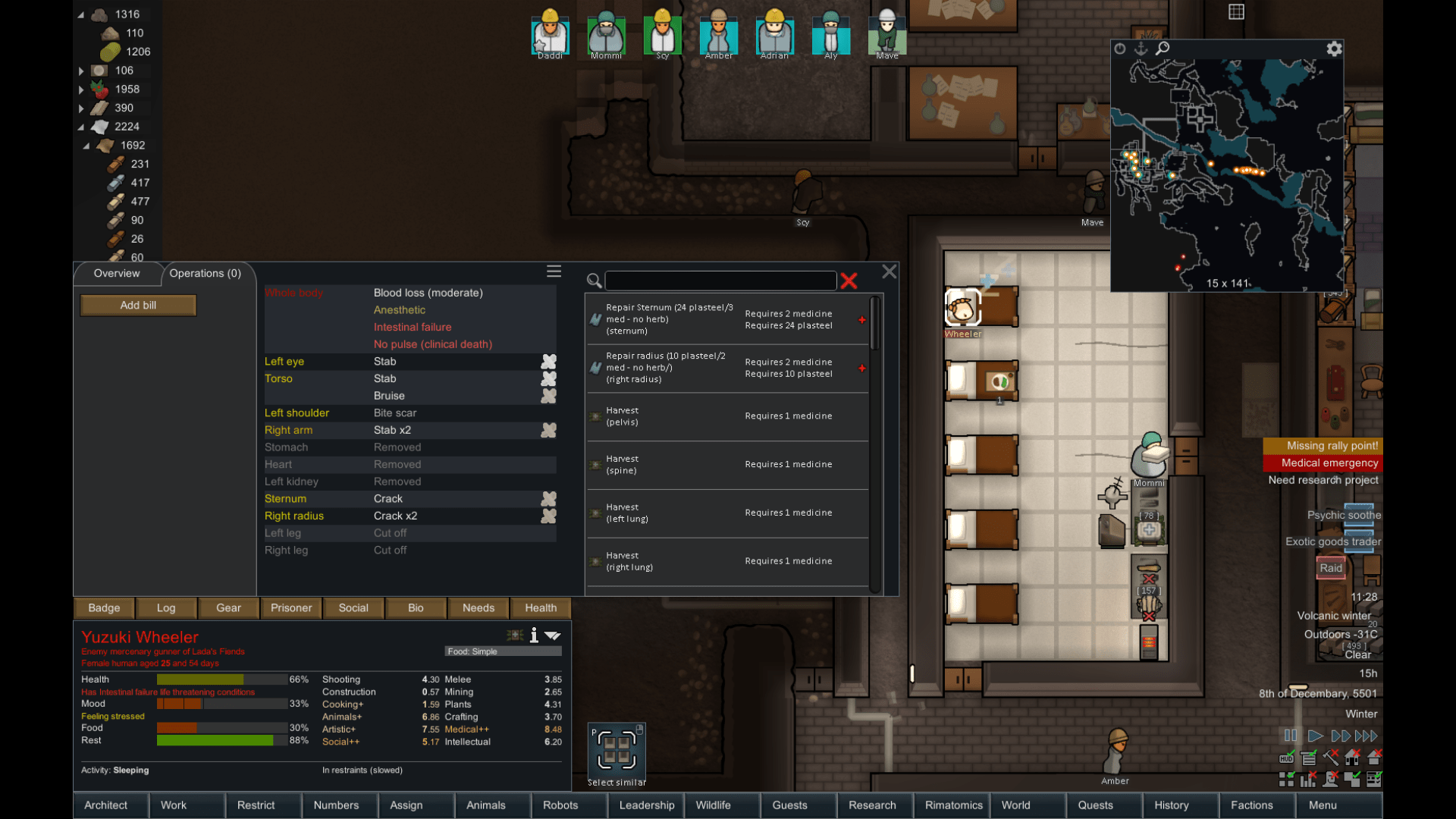Toggle the HUD display
Image resolution: width=1456 pixels, height=819 pixels.
point(1287,758)
